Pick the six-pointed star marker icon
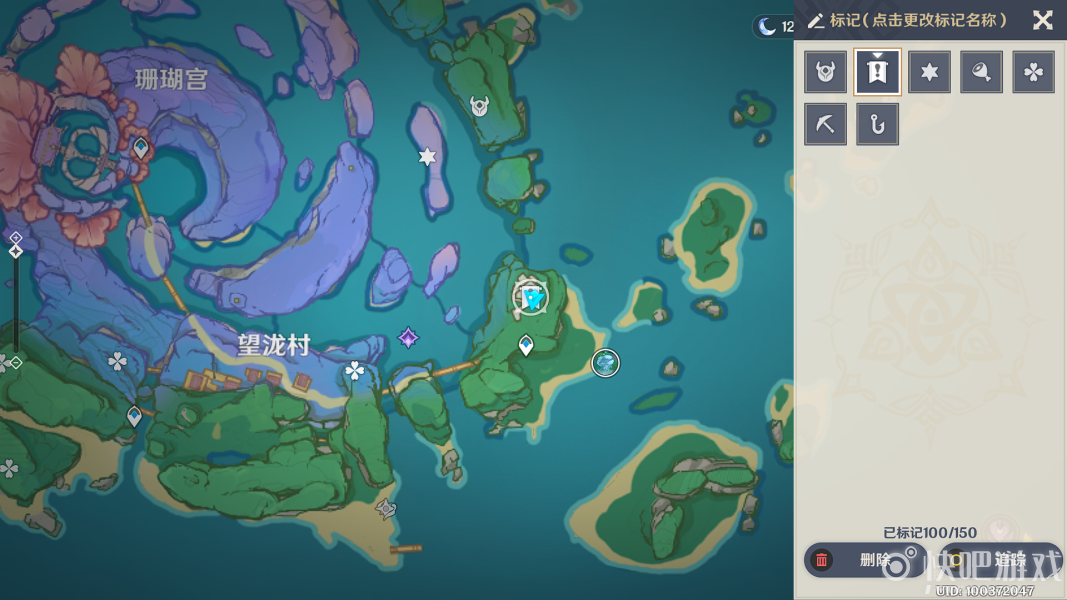The image size is (1067, 600). (929, 72)
